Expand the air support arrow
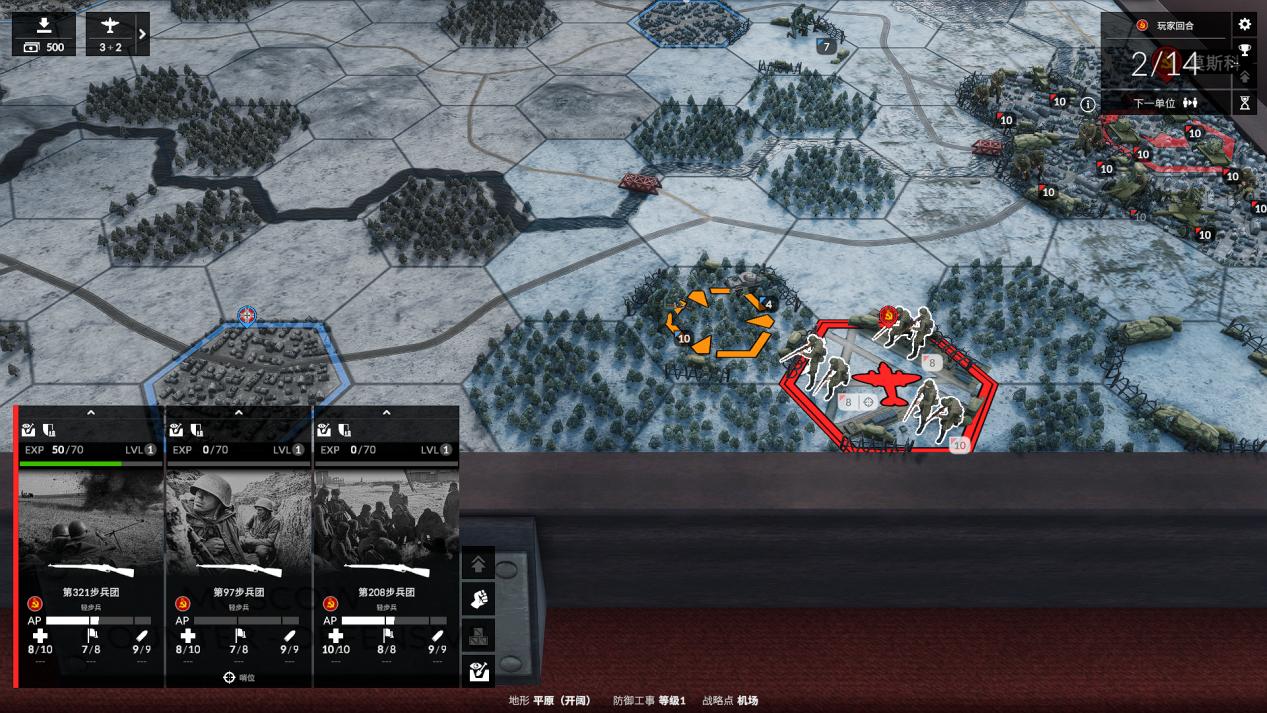This screenshot has height=713, width=1267. [x=142, y=34]
